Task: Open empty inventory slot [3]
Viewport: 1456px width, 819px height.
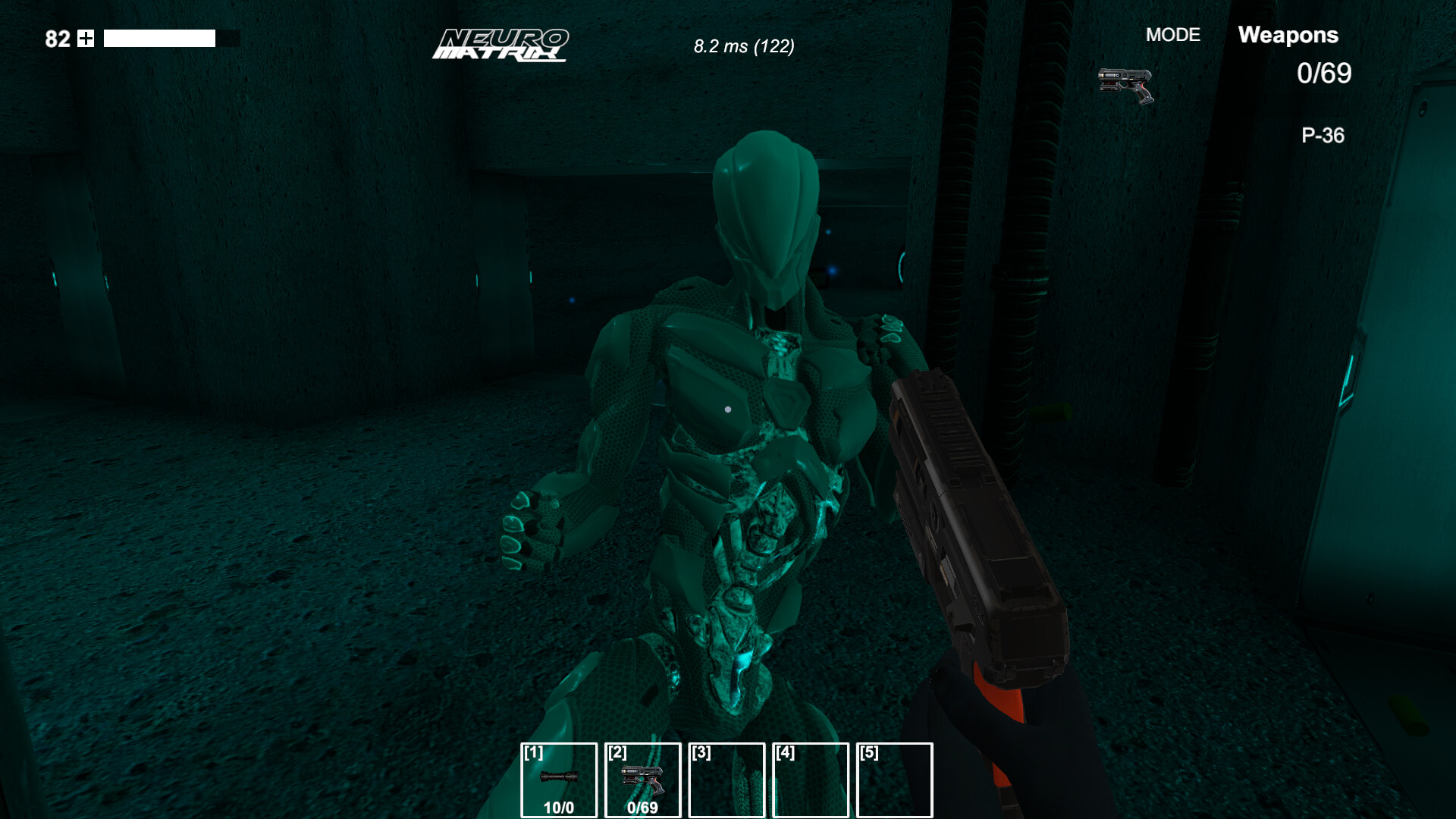Action: coord(726,781)
